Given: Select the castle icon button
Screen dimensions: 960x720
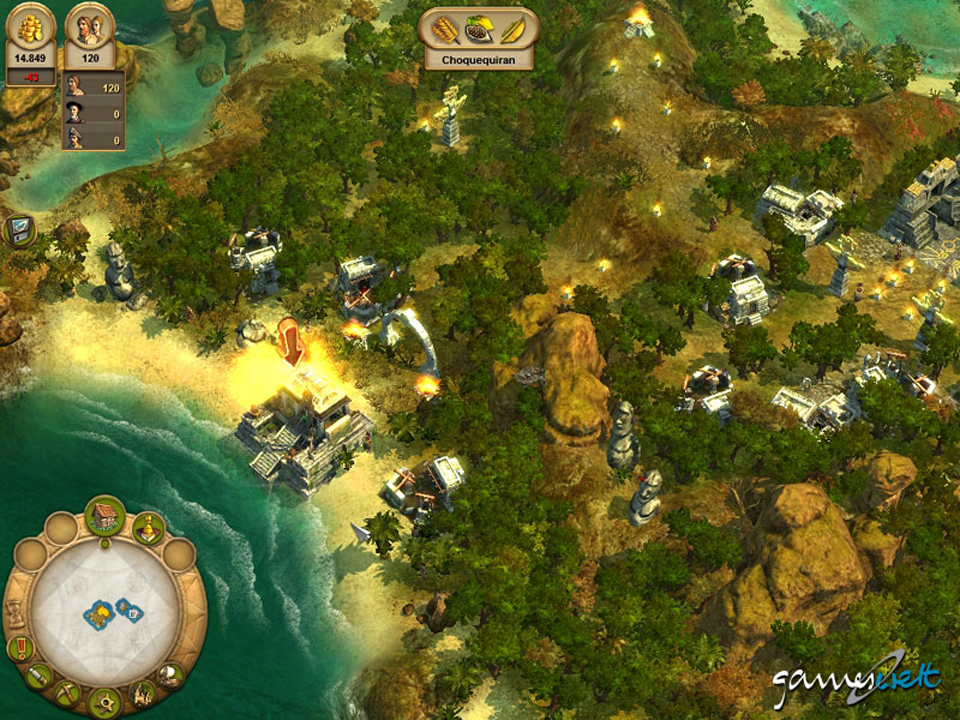Looking at the screenshot, I should pos(143,693).
